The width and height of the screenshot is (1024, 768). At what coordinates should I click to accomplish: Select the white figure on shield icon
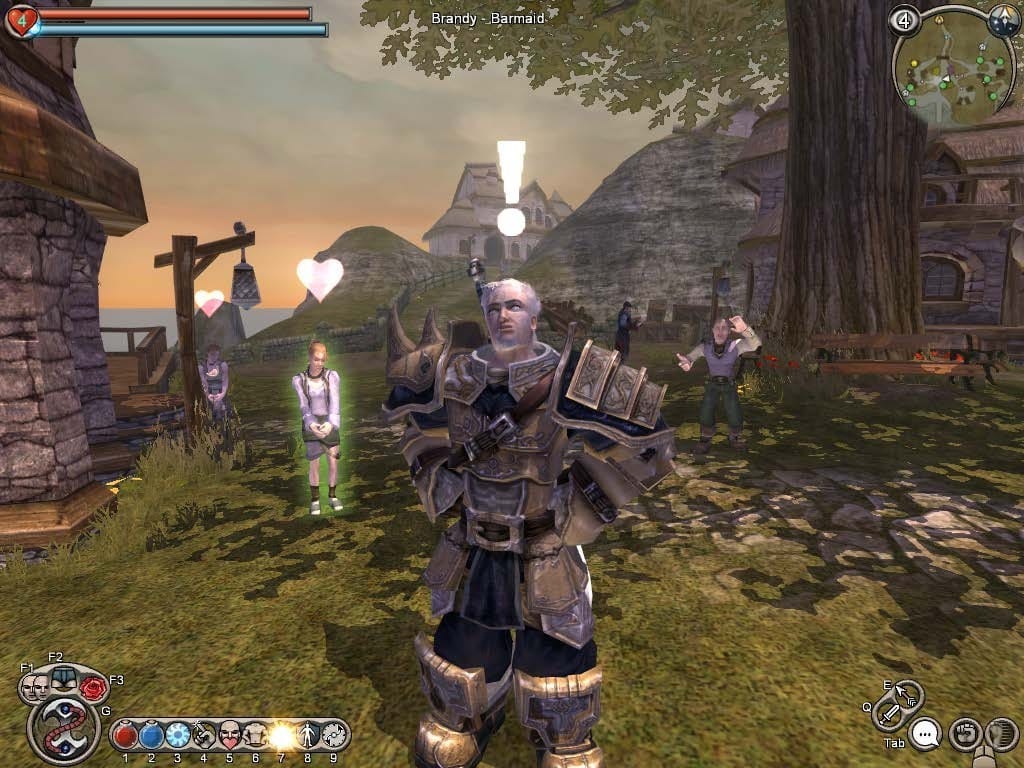click(x=308, y=736)
